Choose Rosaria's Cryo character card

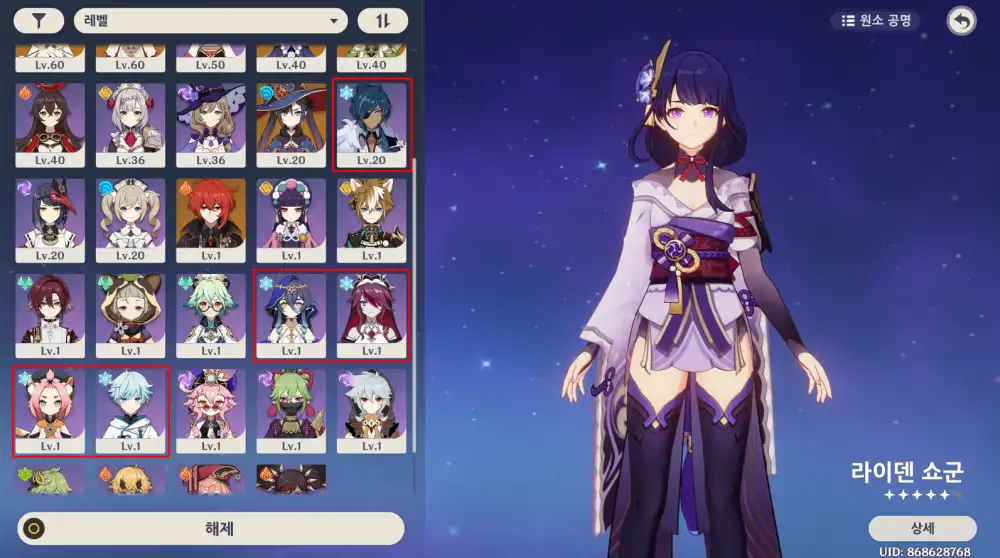tap(371, 316)
